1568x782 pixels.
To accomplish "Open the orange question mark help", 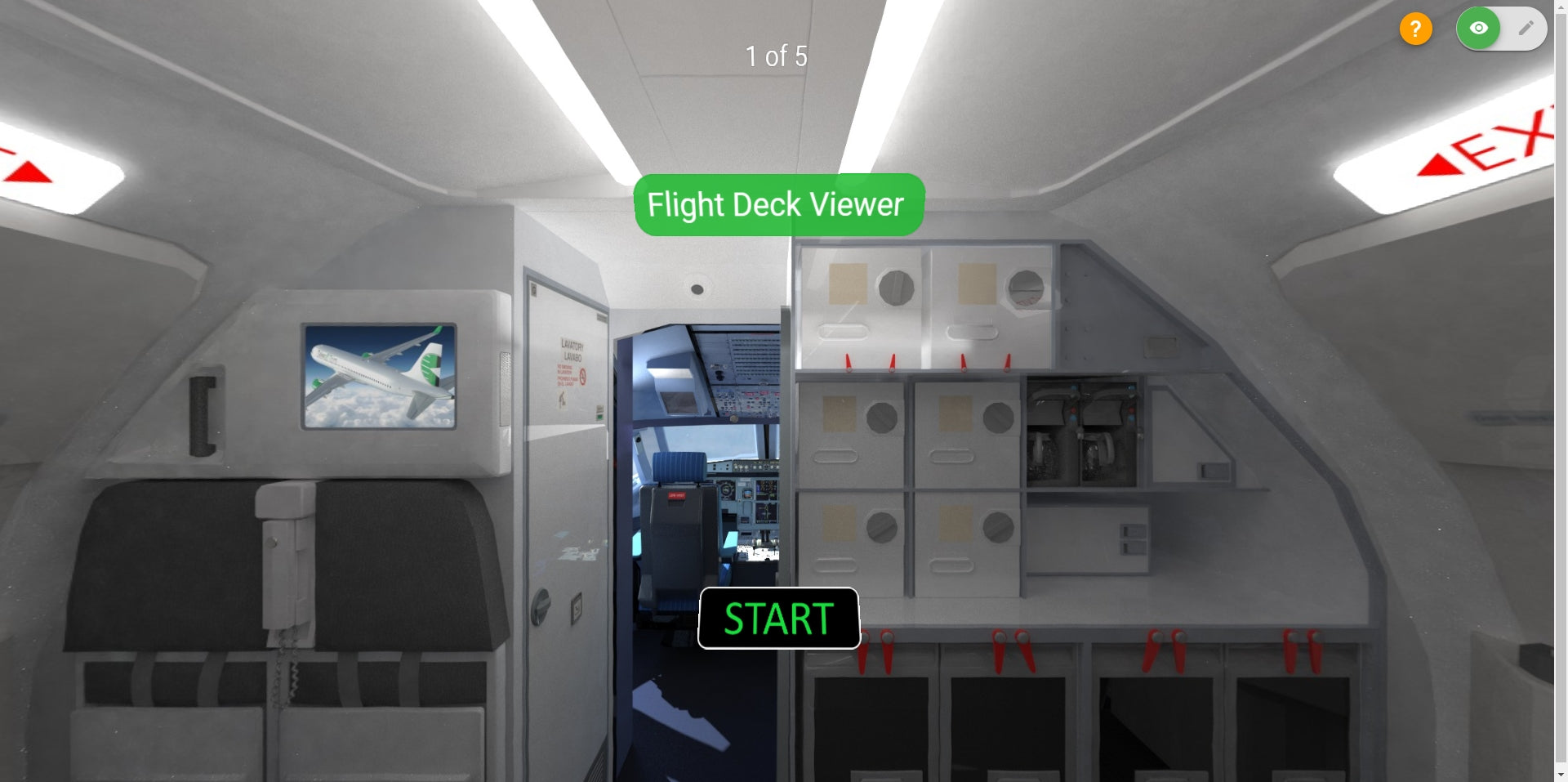I will tap(1415, 29).
